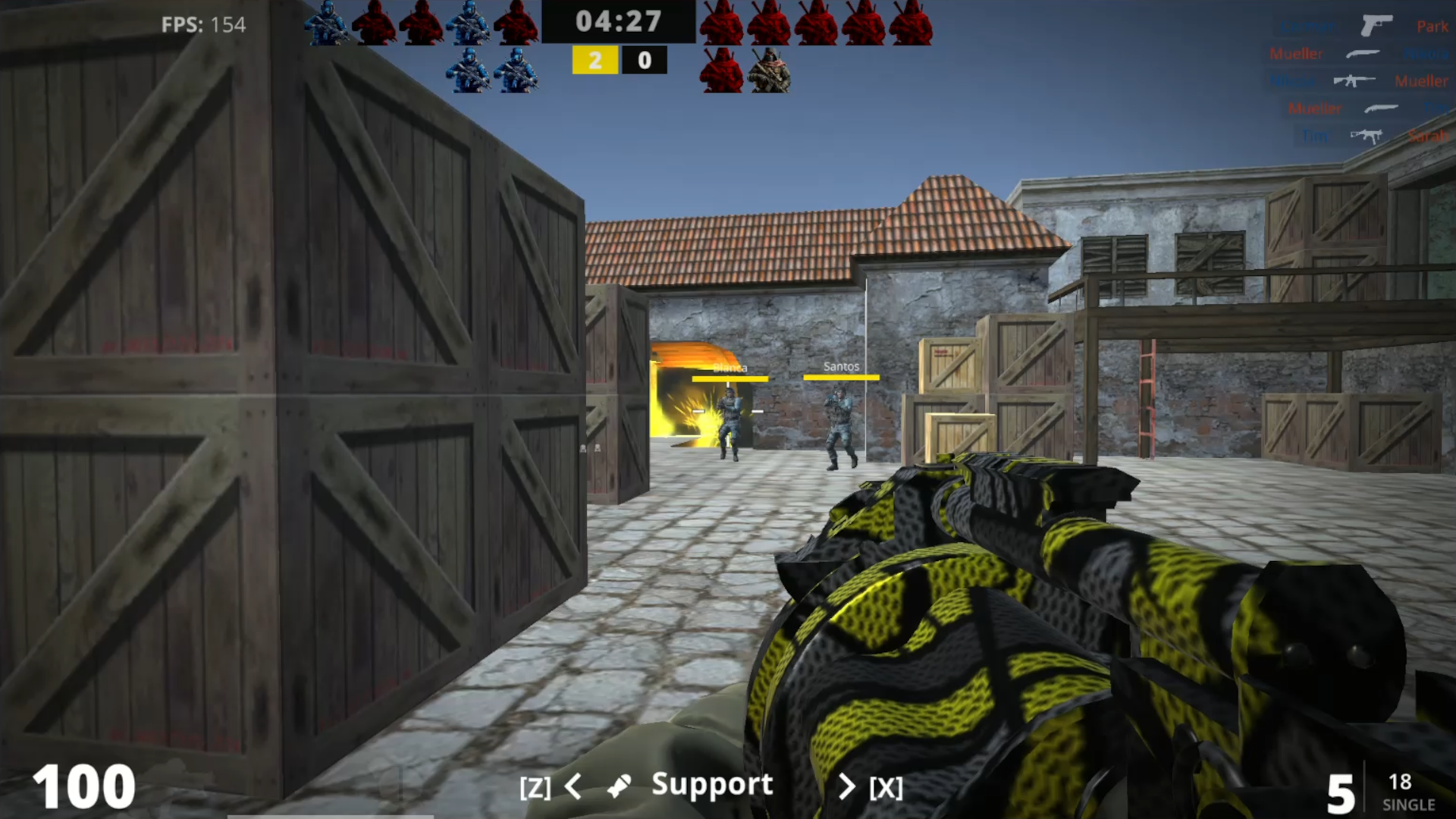This screenshot has height=819, width=1456.
Task: Click the SMG icon in the Tim-Sarah killfeed row
Action: pyautogui.click(x=1364, y=135)
